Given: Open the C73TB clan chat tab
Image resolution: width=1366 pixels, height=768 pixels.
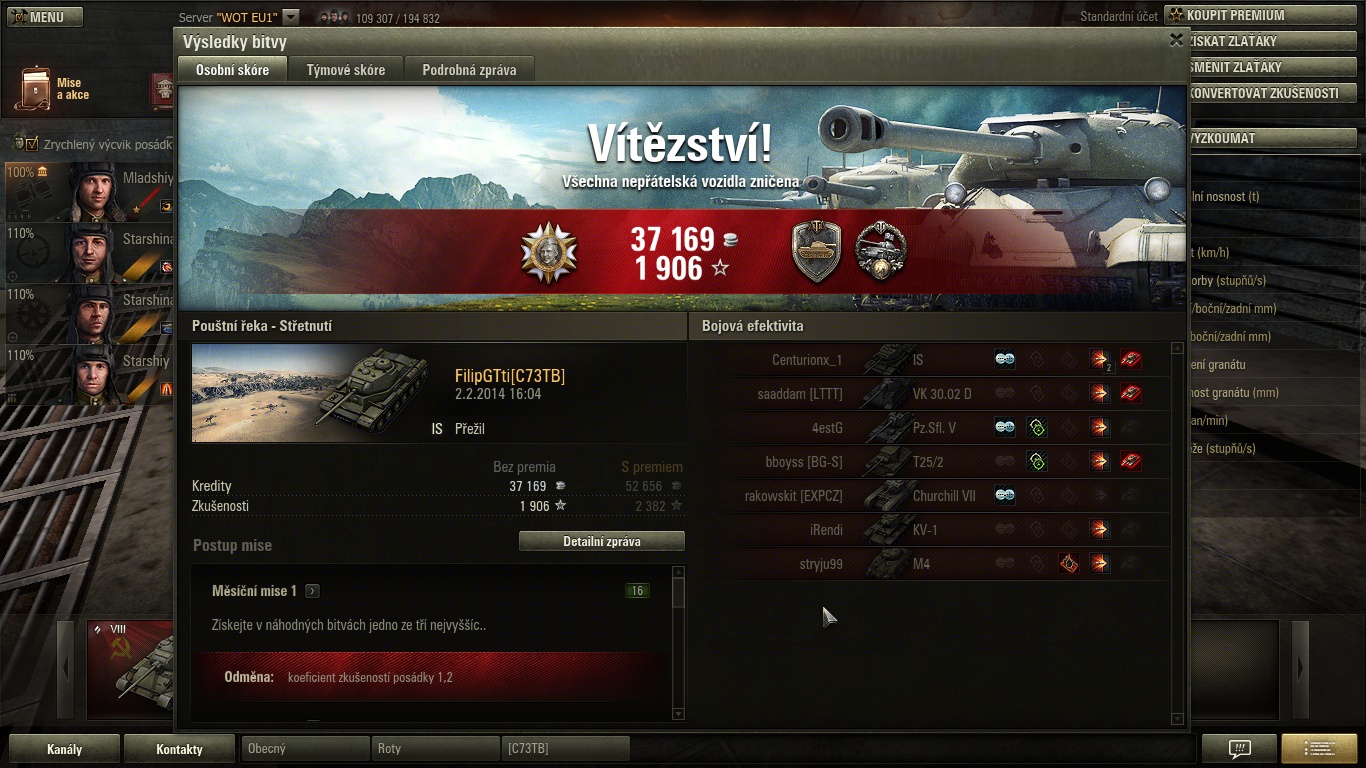Looking at the screenshot, I should [565, 748].
